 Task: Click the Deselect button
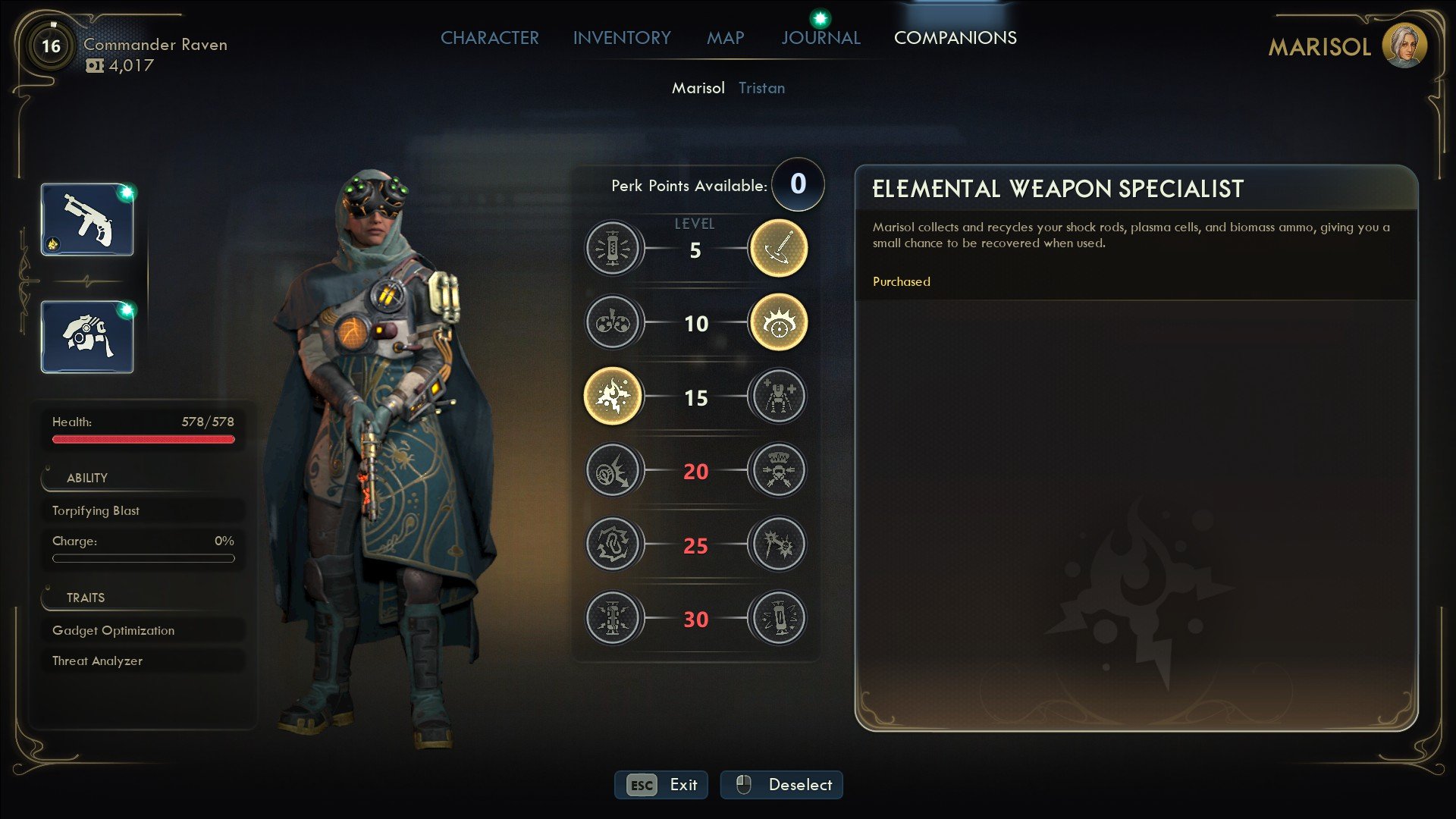point(781,785)
